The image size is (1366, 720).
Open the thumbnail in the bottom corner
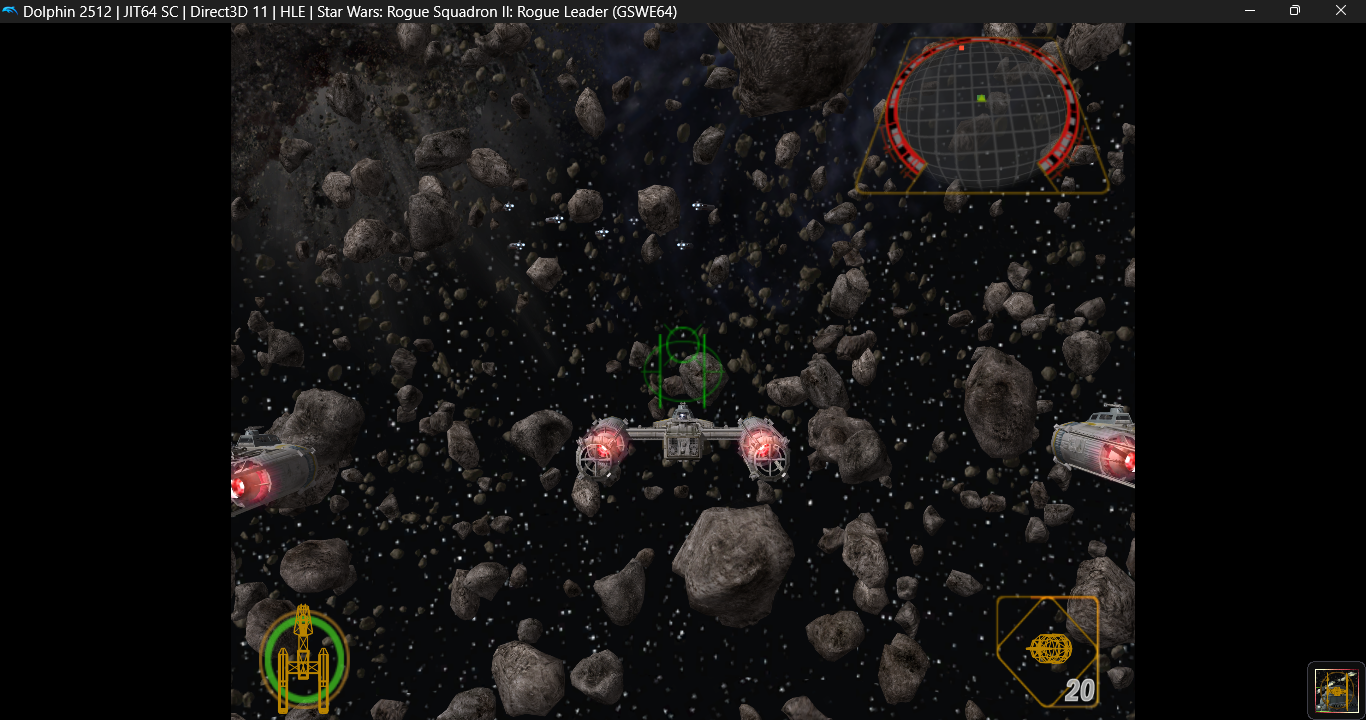click(1336, 690)
